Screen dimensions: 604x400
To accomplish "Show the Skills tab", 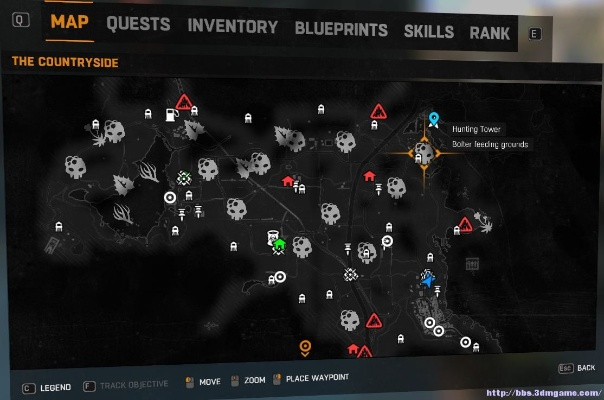I will pyautogui.click(x=429, y=31).
